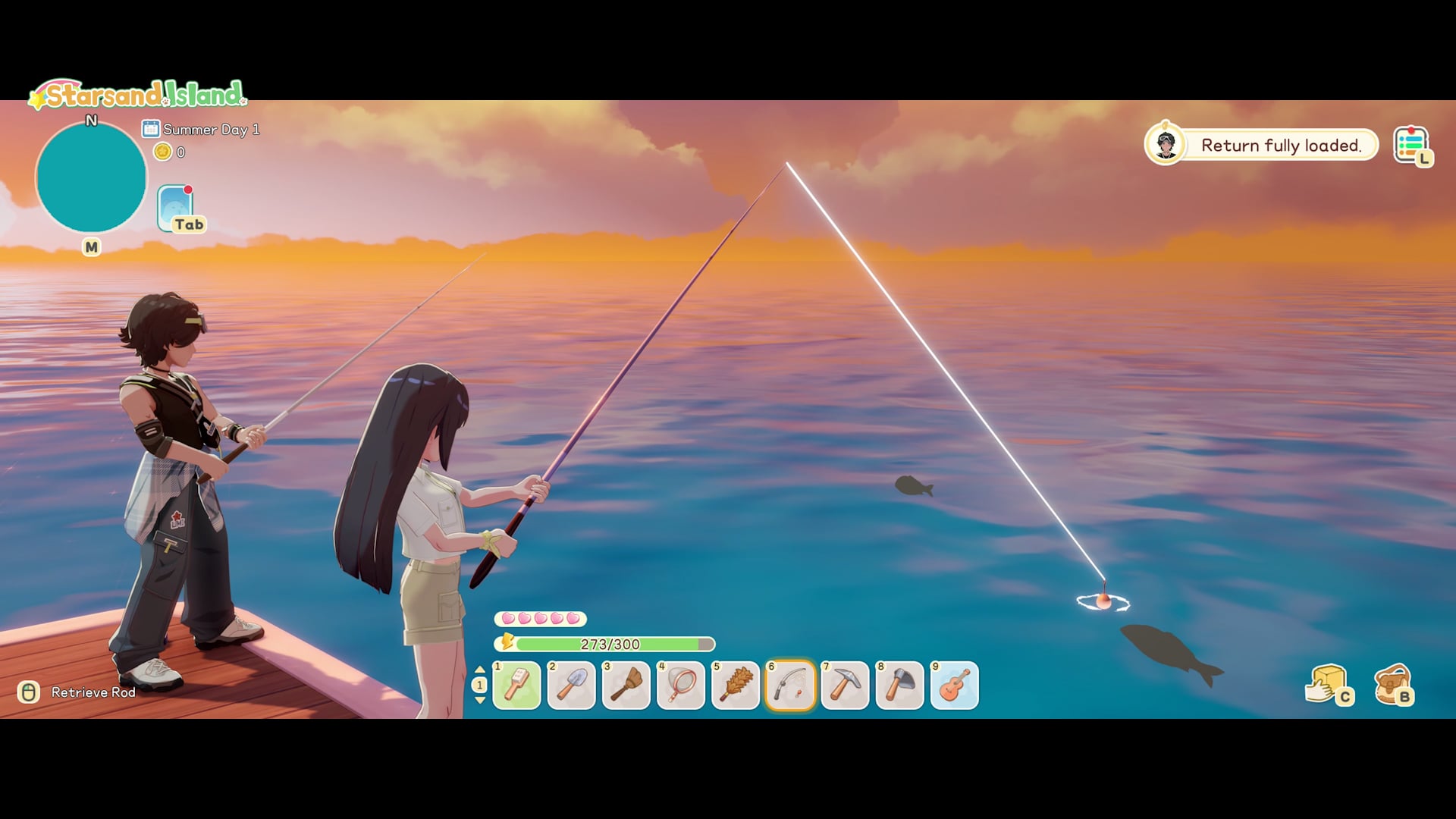Viewport: 1456px width, 819px height.
Task: Select the feather duster in slot 5
Action: 735,685
